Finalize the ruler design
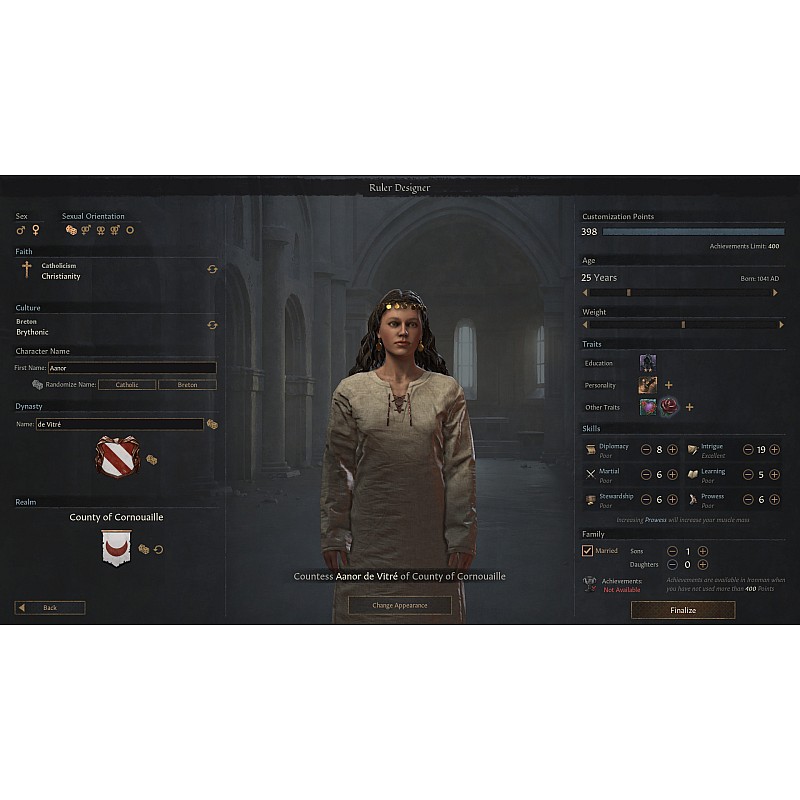800x800 pixels. [682, 610]
